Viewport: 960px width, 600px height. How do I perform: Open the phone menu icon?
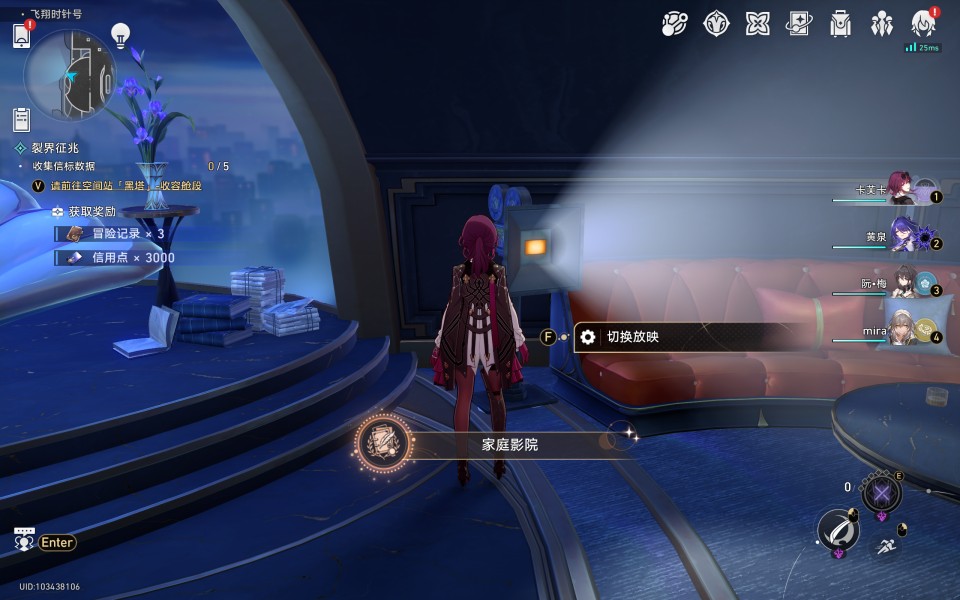pos(22,36)
